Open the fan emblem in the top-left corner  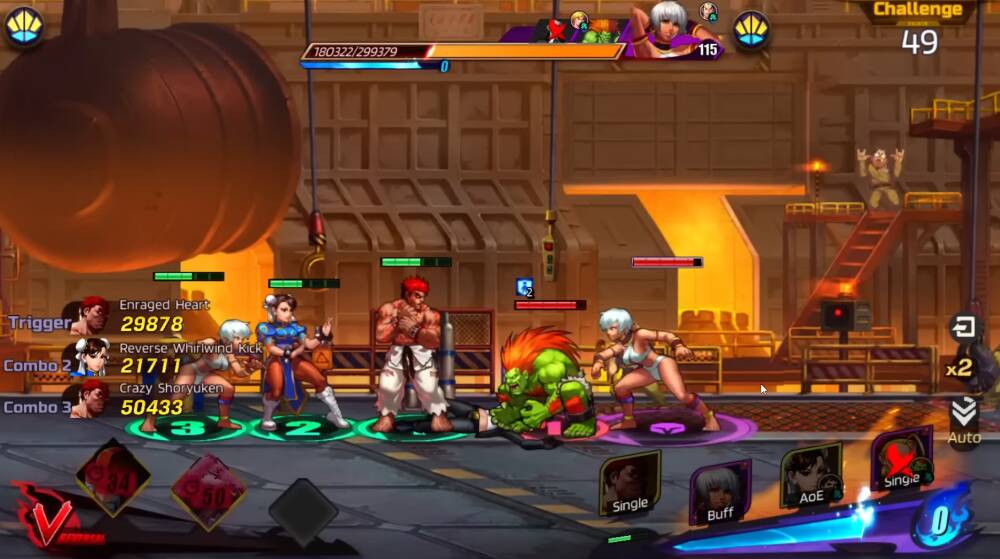tap(24, 27)
